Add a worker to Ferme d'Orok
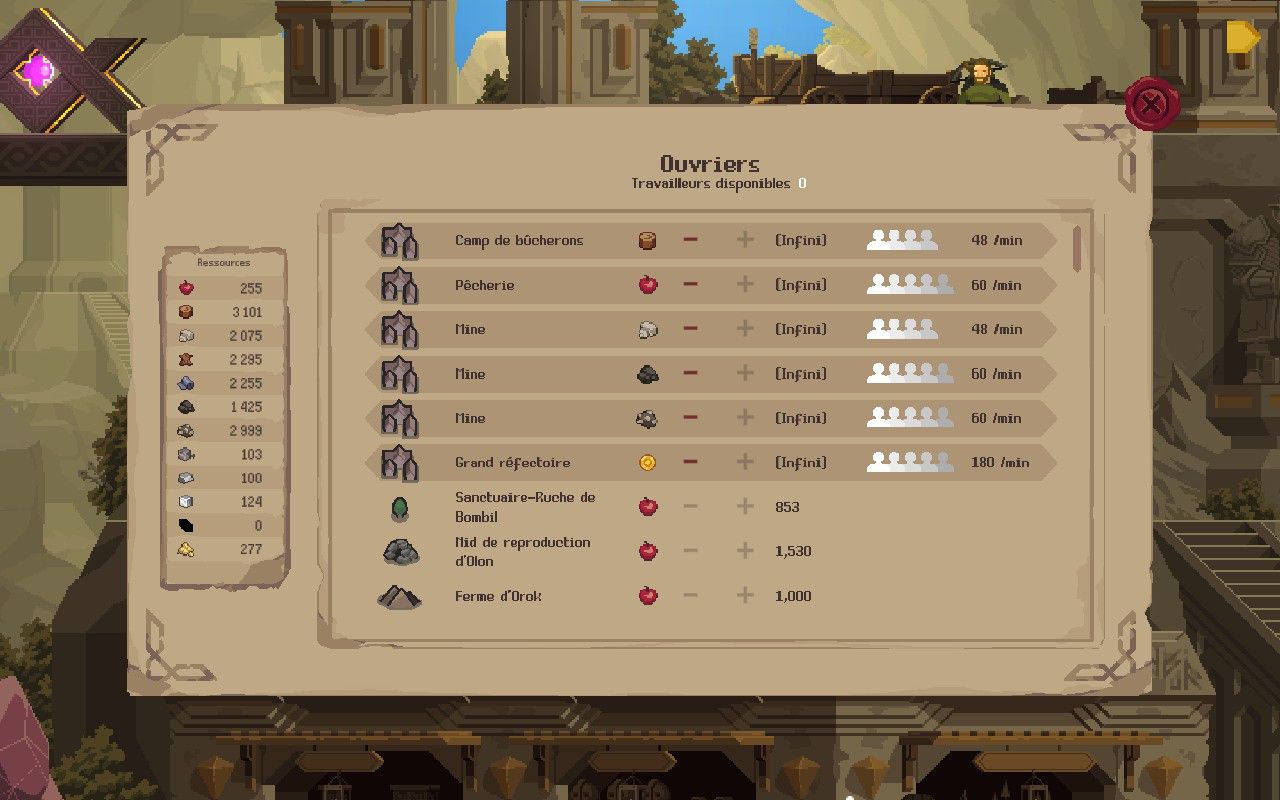The image size is (1280, 800). pos(745,596)
